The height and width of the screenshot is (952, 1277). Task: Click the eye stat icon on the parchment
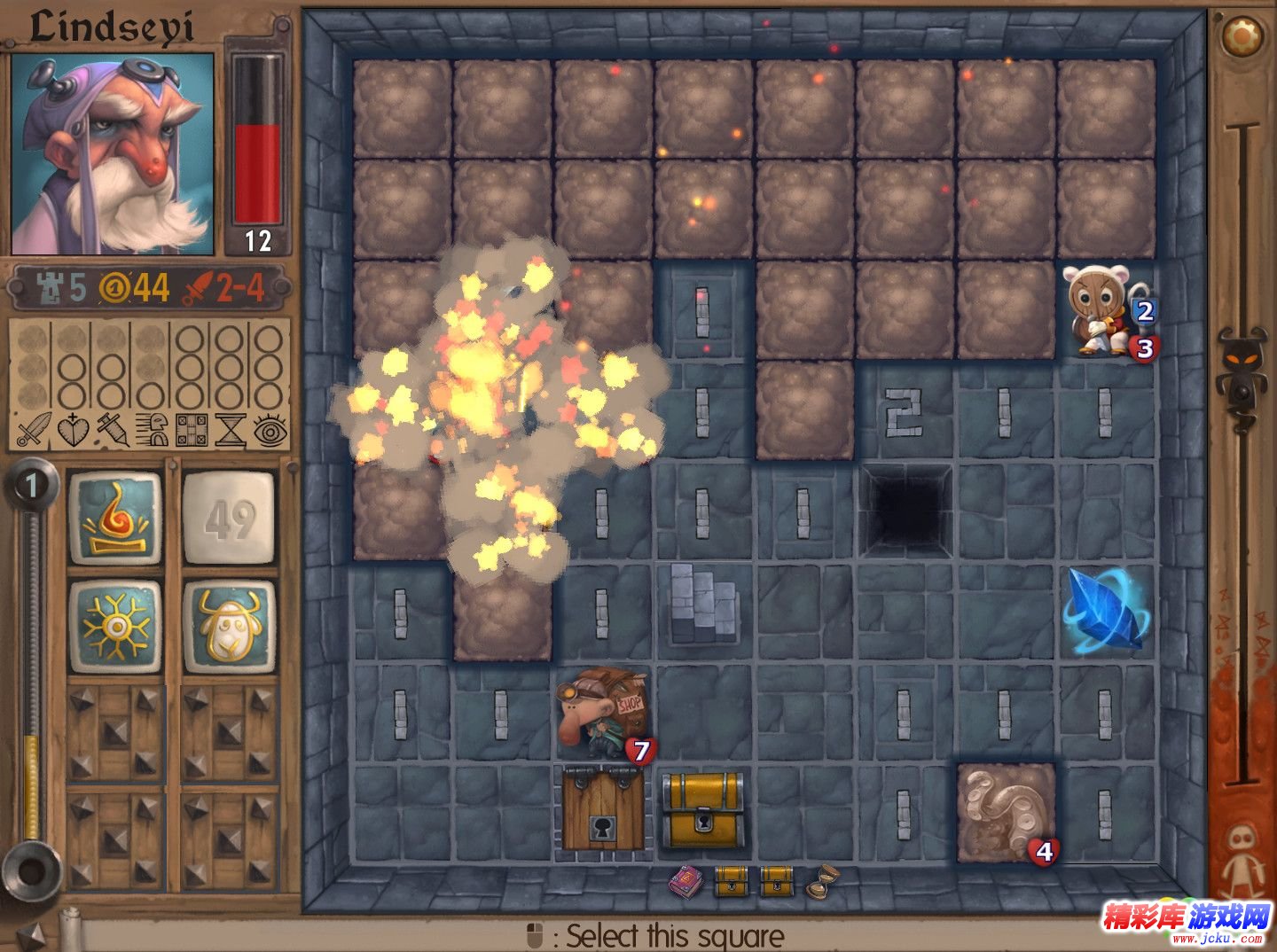coord(270,430)
